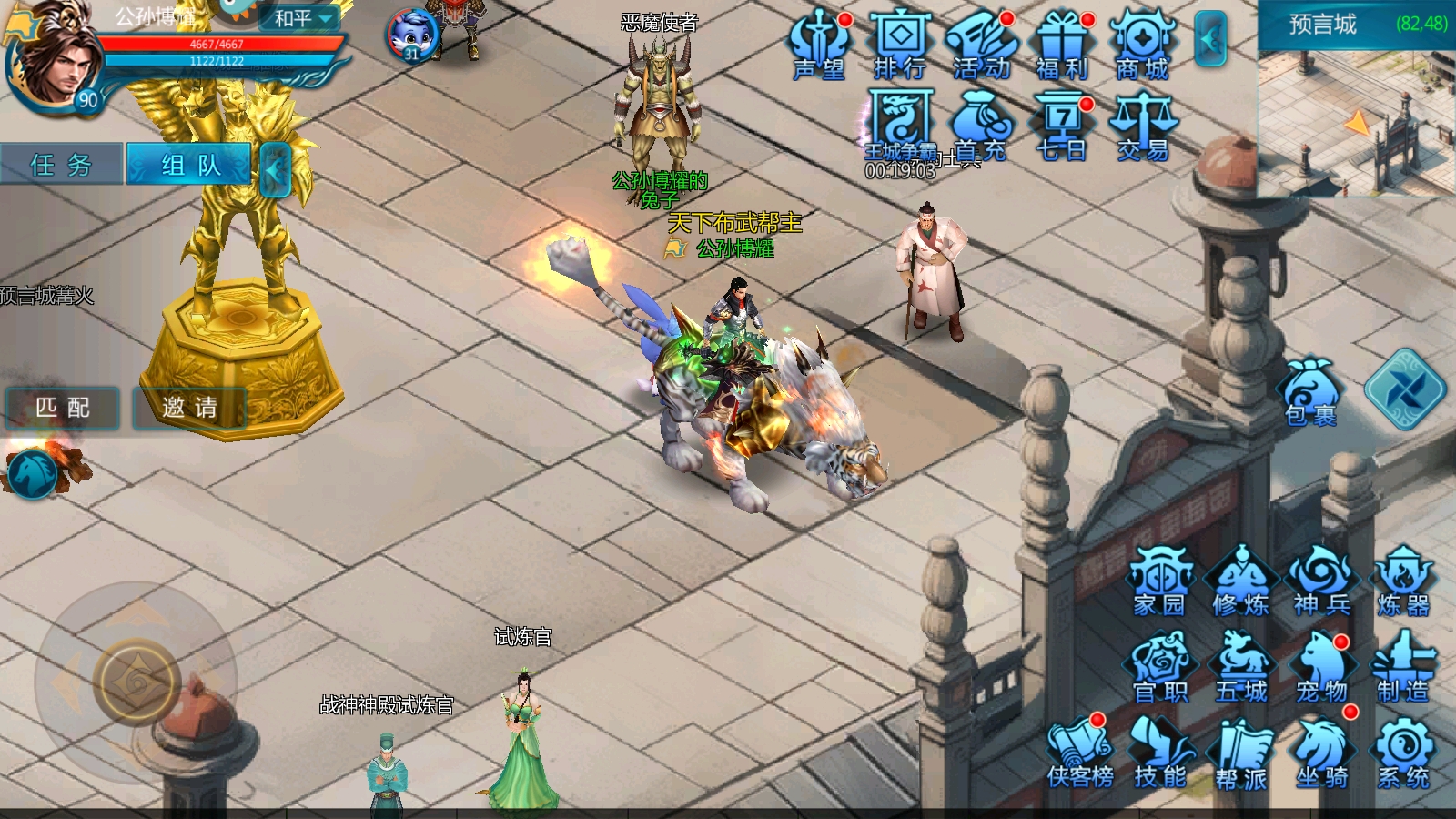Tap the 邀请 invite button
This screenshot has height=819, width=1456.
[x=189, y=408]
